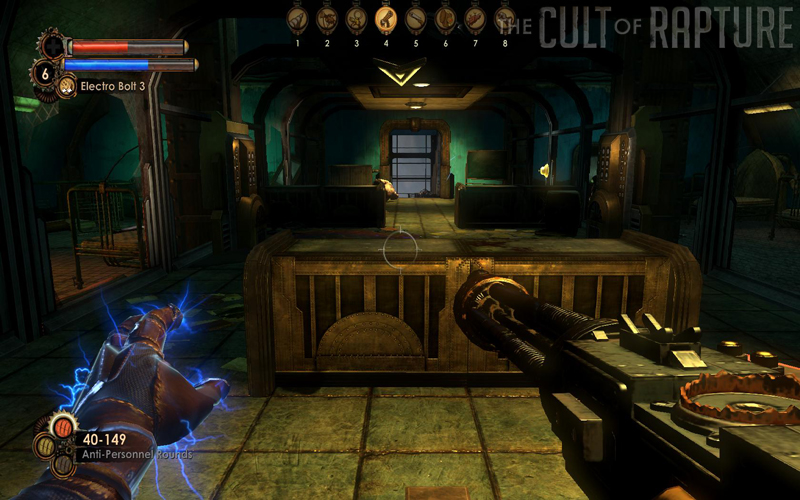The image size is (800, 500).
Task: Equip the weapon in slot 5
Action: coord(415,18)
